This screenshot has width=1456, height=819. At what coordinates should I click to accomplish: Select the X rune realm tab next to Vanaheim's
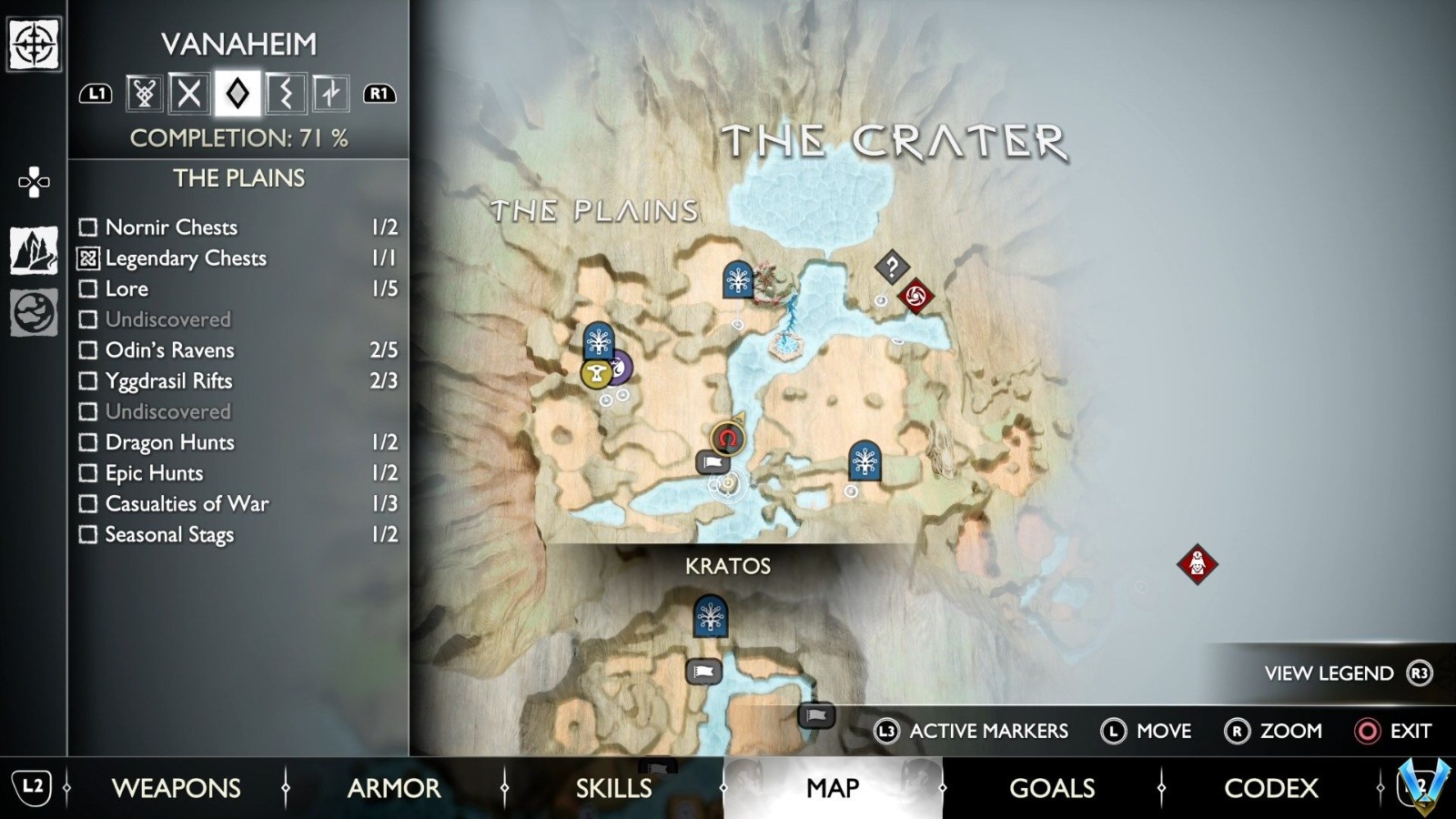189,93
